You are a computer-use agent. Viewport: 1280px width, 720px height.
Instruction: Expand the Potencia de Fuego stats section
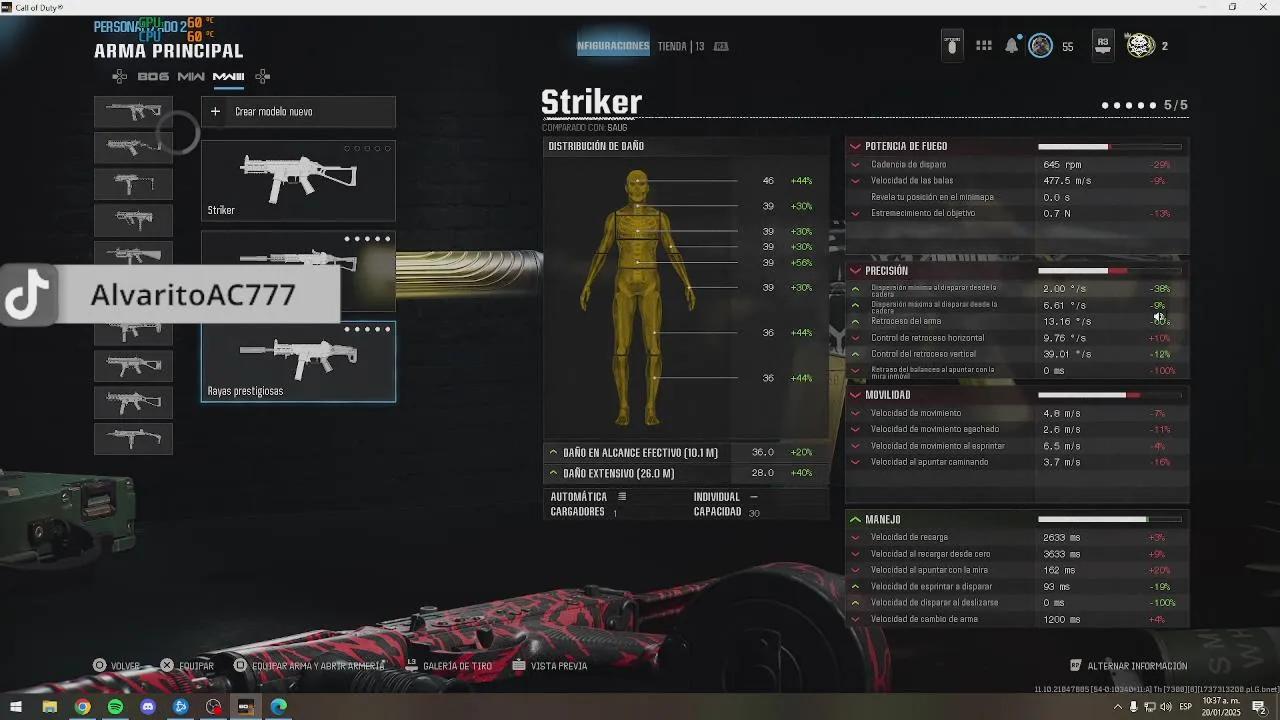[x=856, y=146]
